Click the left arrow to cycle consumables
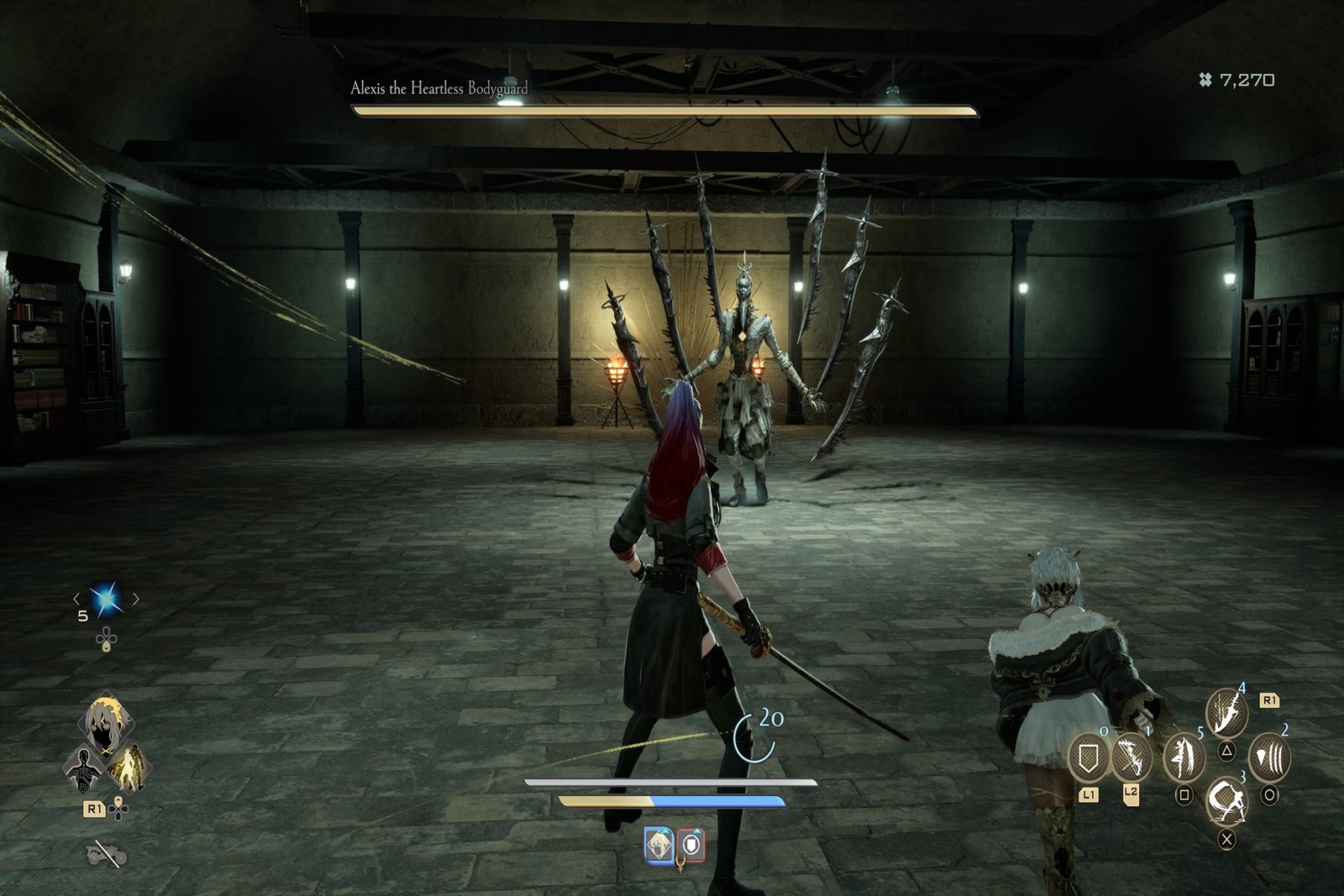This screenshot has height=896, width=1344. click(77, 598)
